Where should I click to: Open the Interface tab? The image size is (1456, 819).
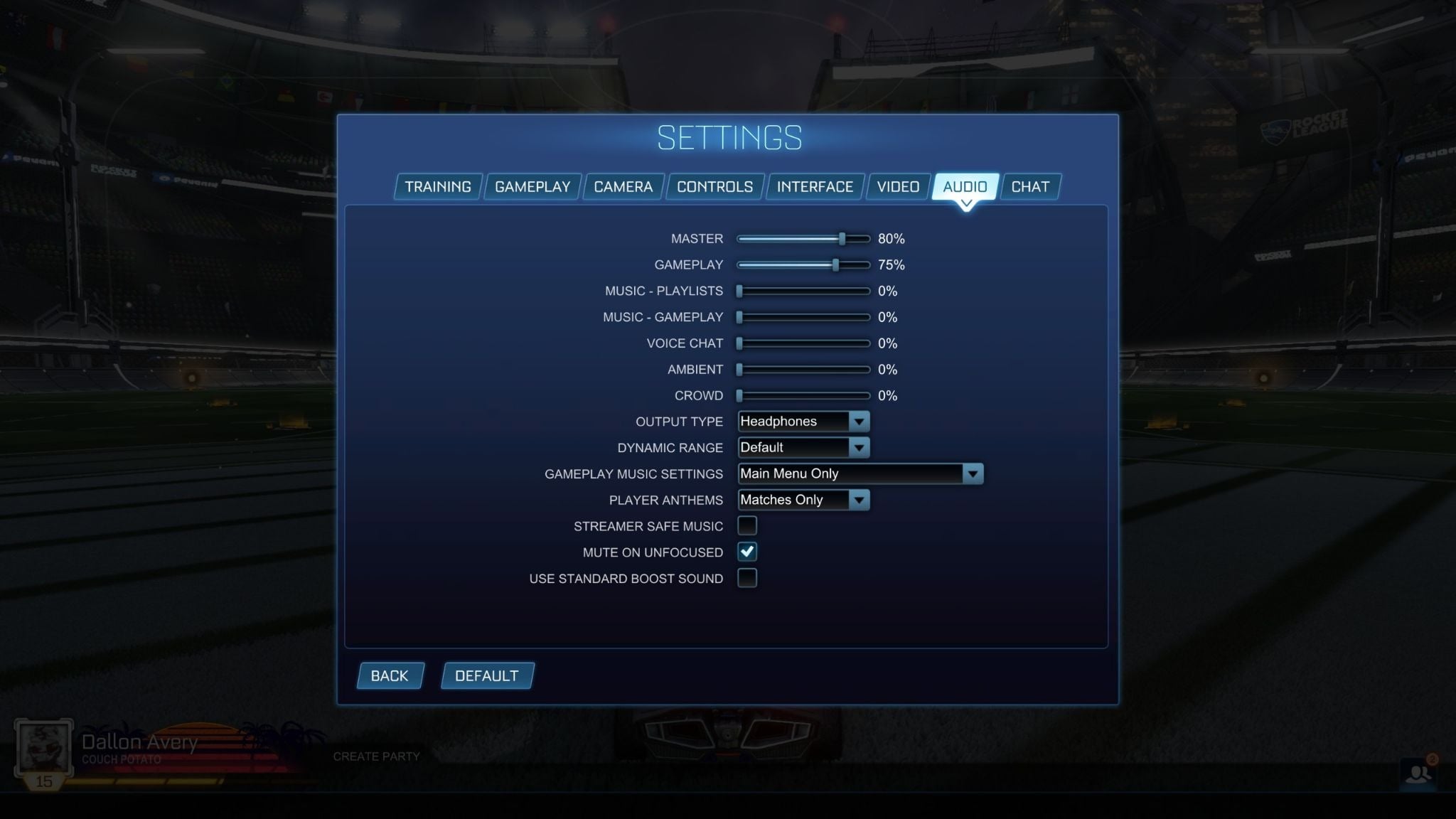[x=814, y=186]
